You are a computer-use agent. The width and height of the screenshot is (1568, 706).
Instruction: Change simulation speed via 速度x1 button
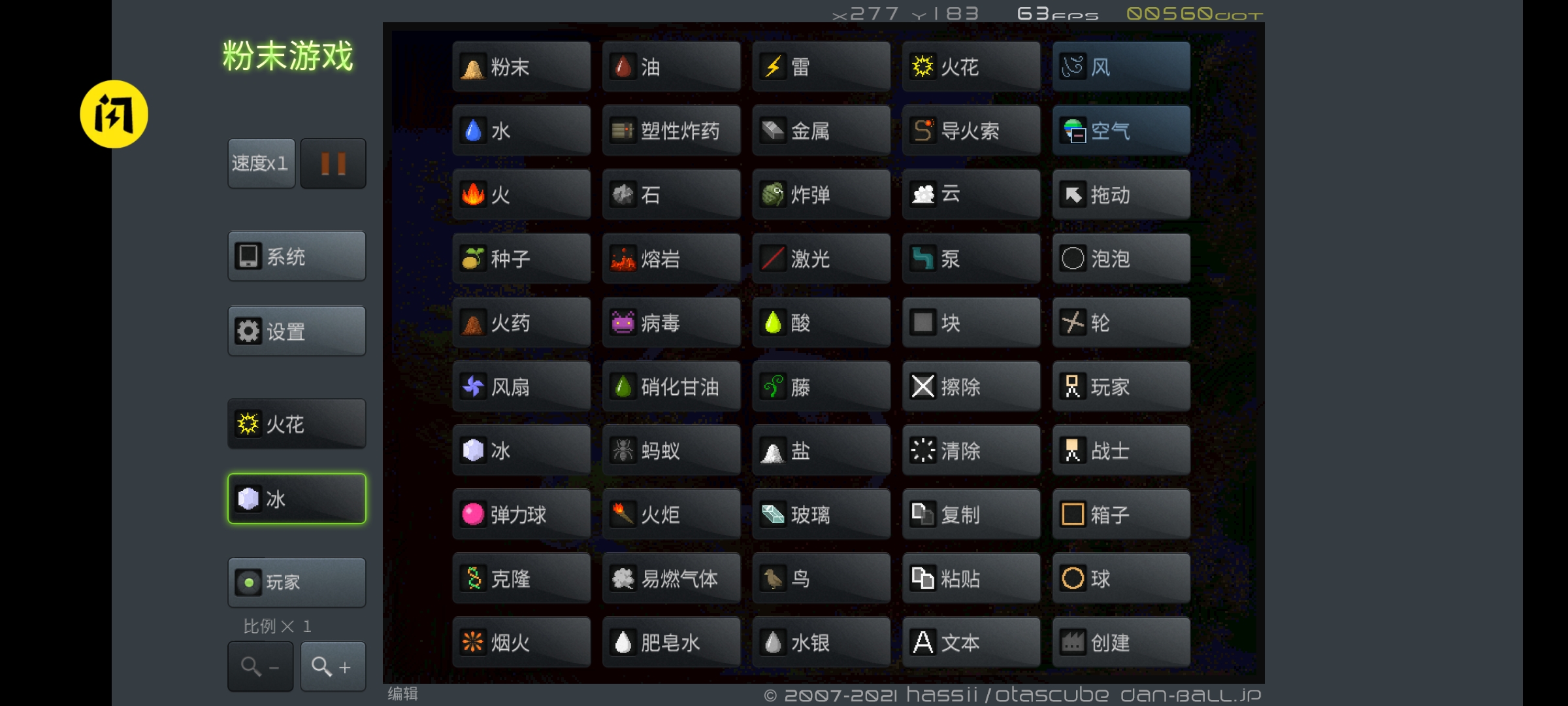[x=261, y=163]
